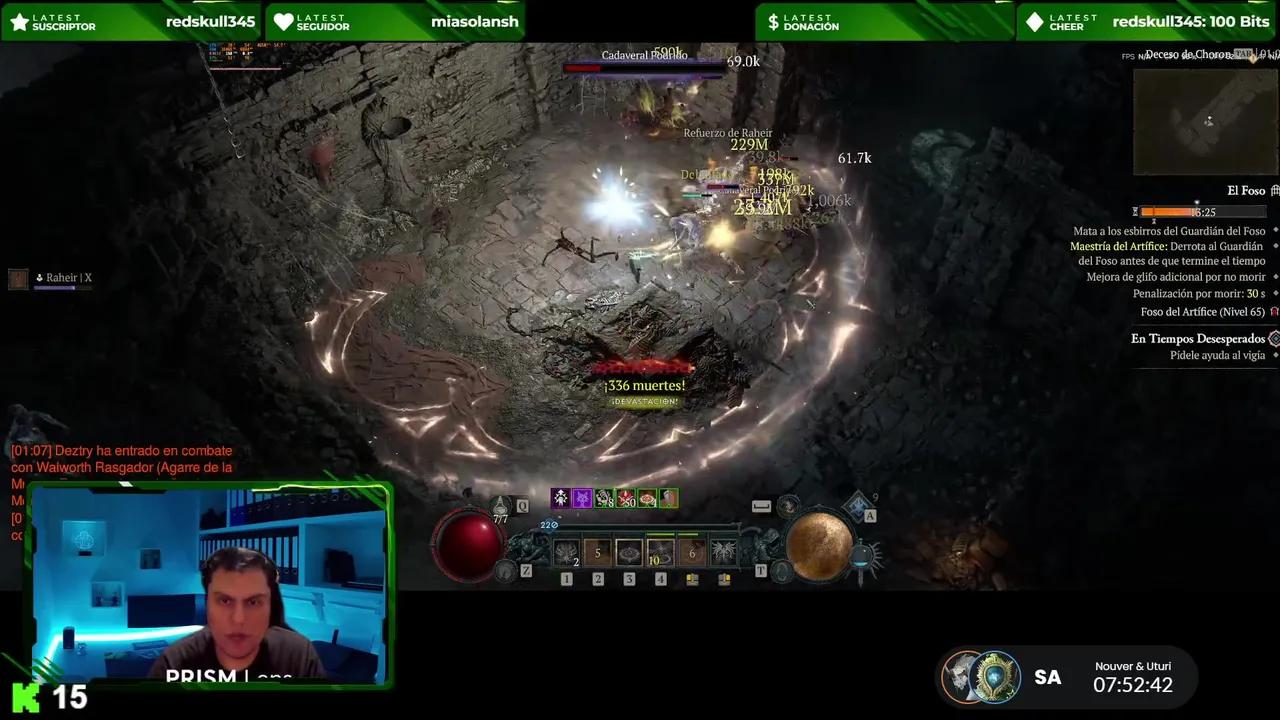This screenshot has width=1280, height=720.
Task: Click the spacebar keybind indicator near the skill bar
Action: click(761, 506)
